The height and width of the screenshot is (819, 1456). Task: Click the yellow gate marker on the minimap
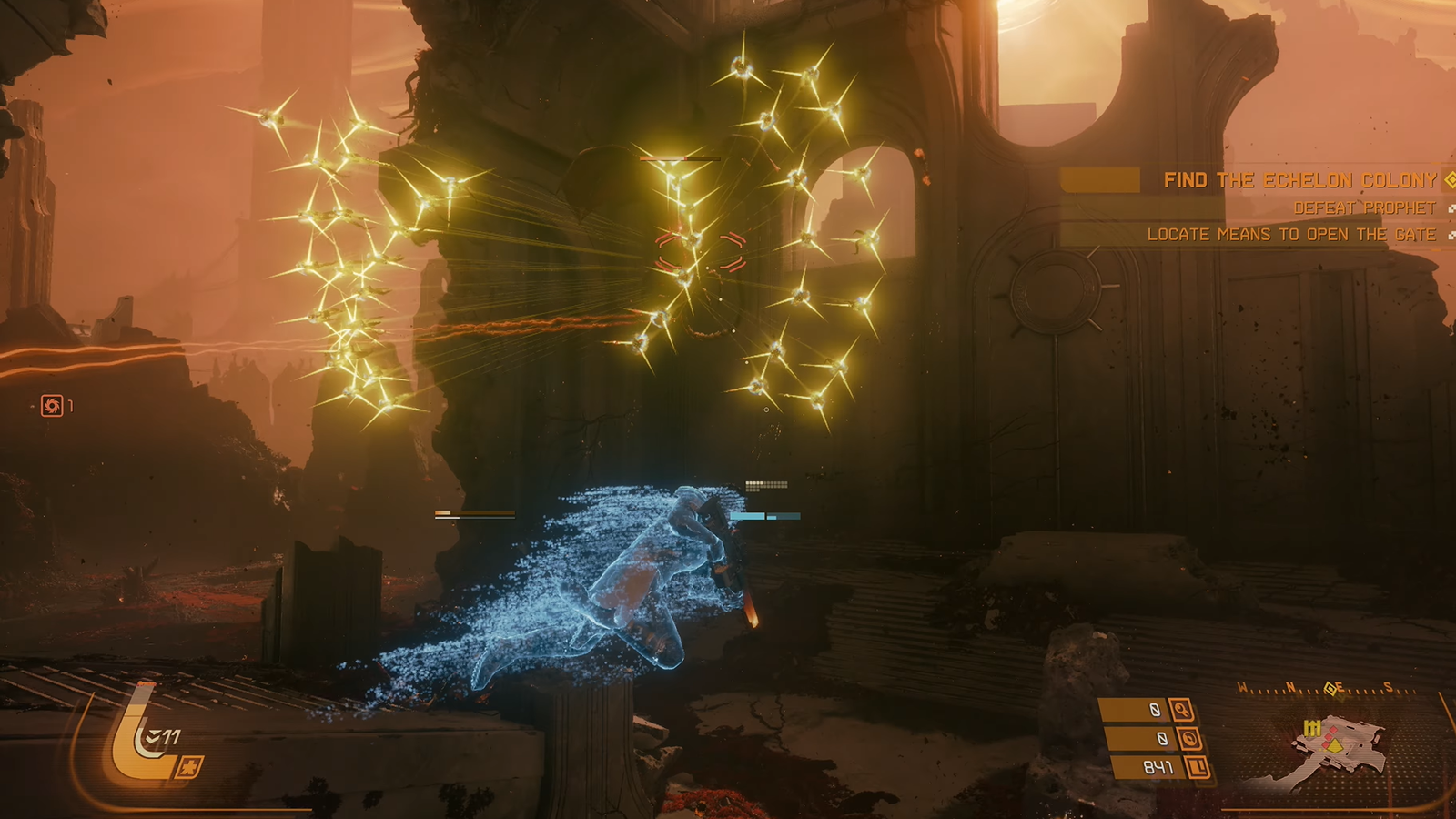(x=1311, y=728)
